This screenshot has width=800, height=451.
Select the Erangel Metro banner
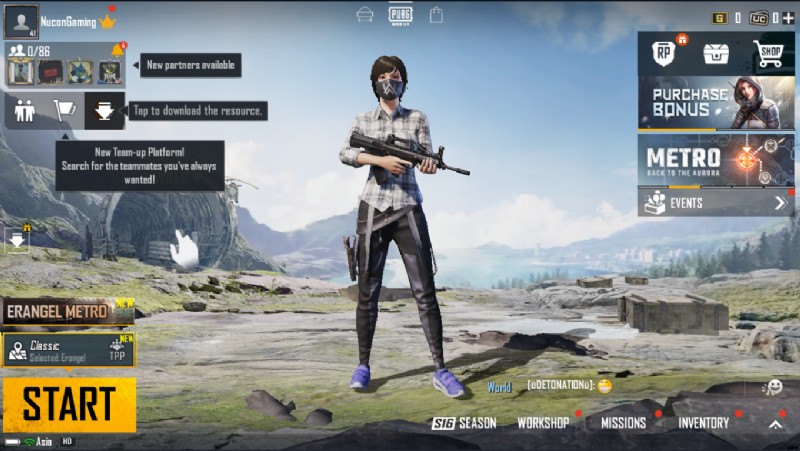(67, 312)
